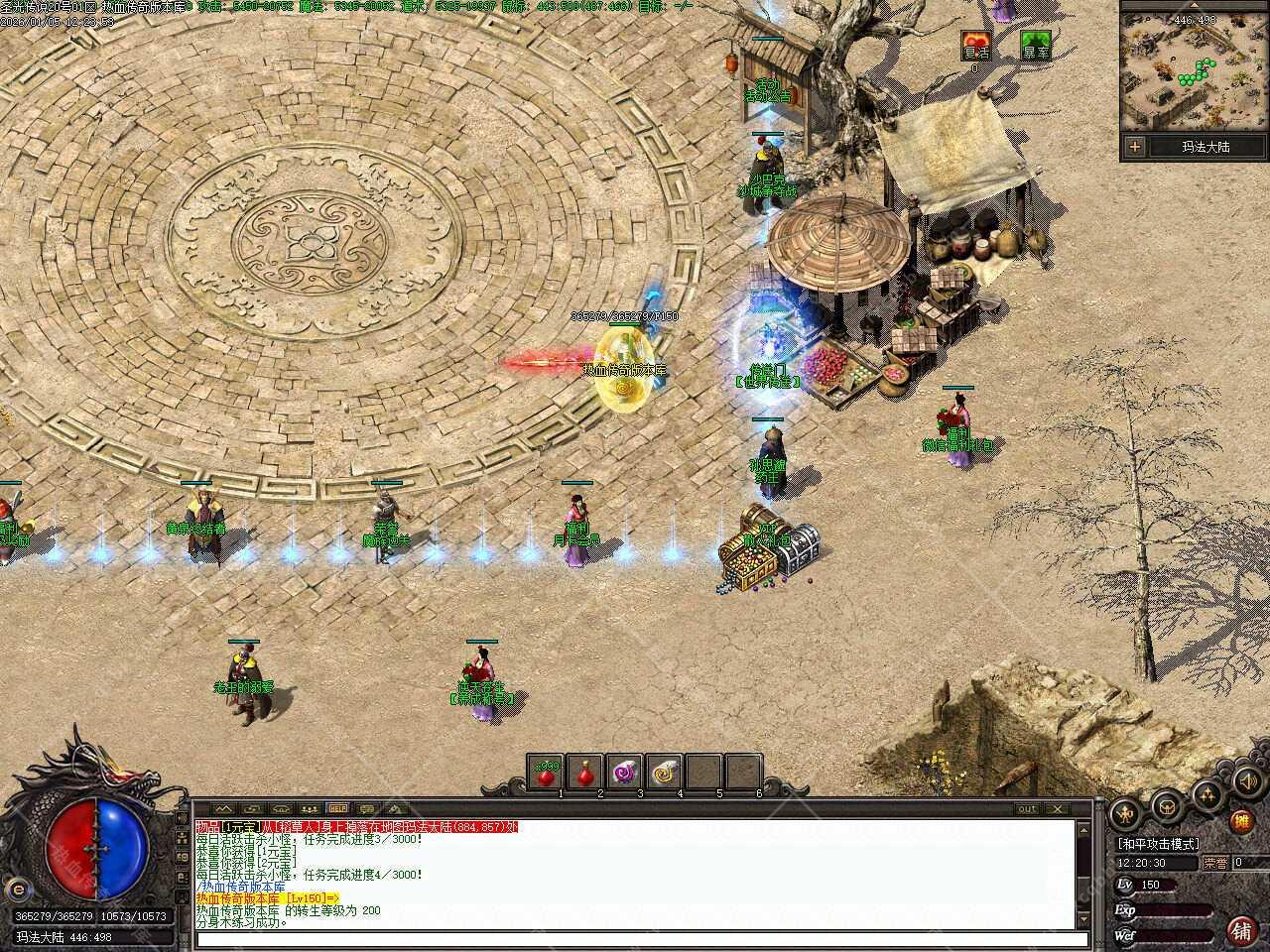Click the 复活 revive buff icon

(x=976, y=46)
